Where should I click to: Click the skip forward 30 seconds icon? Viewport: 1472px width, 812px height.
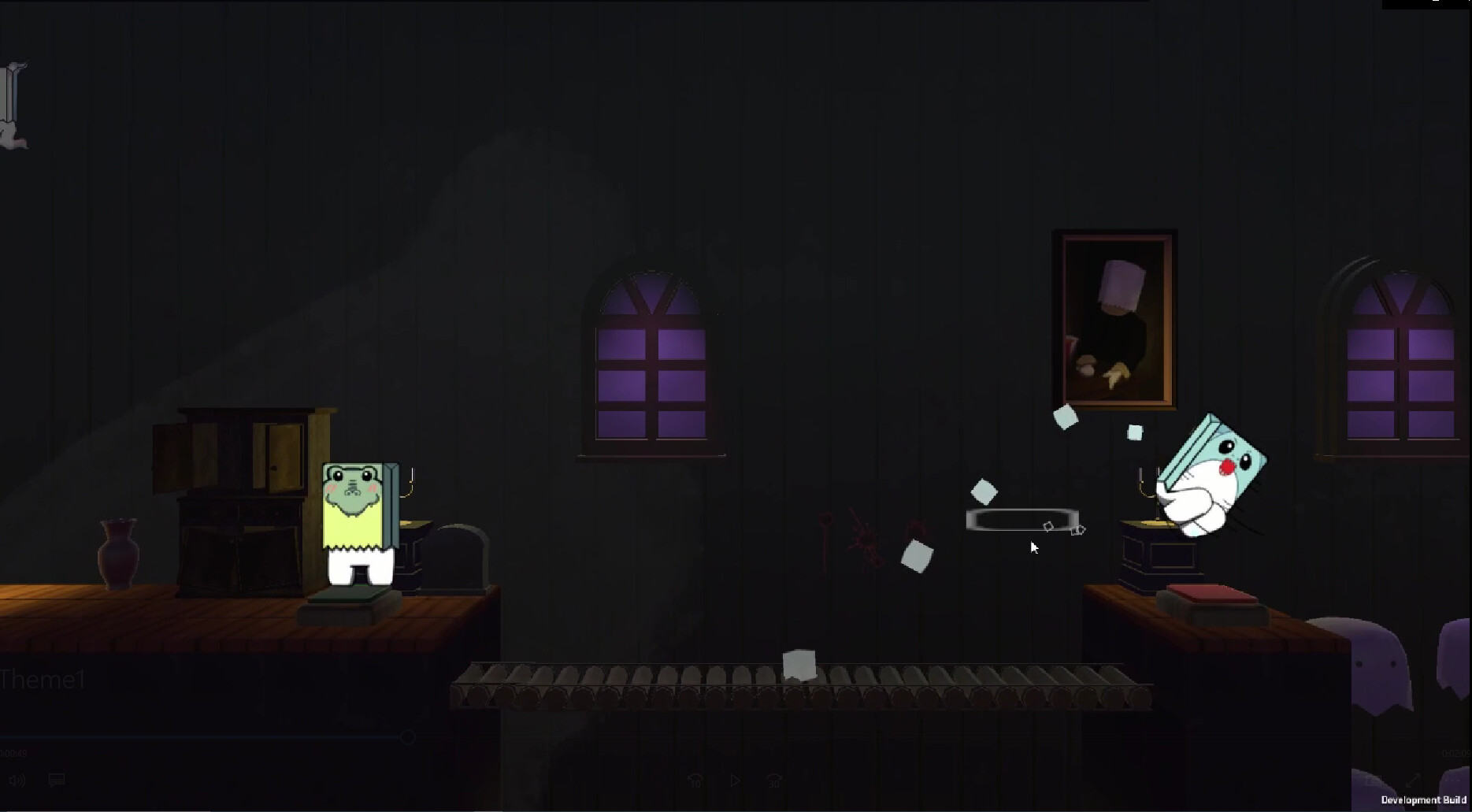[774, 780]
